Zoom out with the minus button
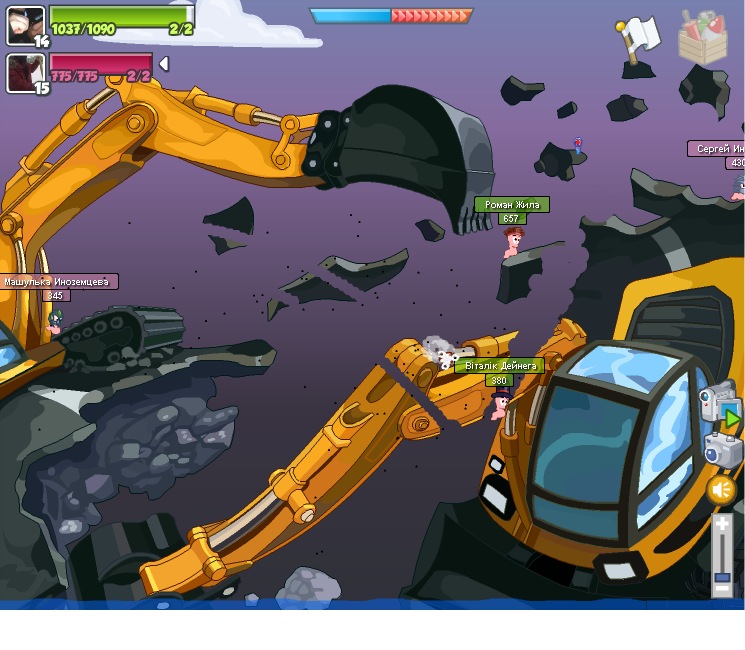Viewport: 745px width, 650px height. click(x=722, y=590)
